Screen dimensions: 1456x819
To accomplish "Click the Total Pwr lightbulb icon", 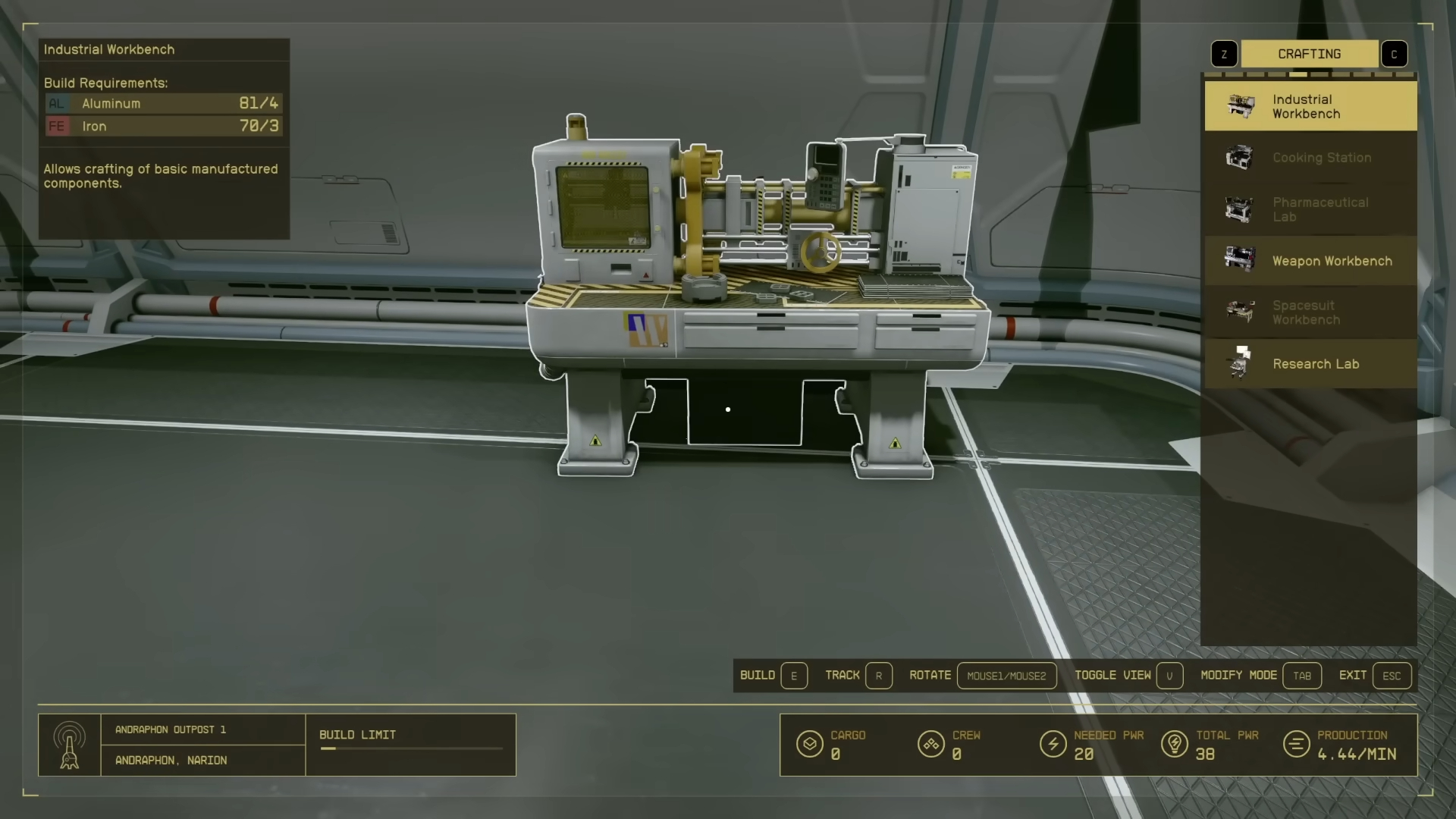I will point(1176,744).
